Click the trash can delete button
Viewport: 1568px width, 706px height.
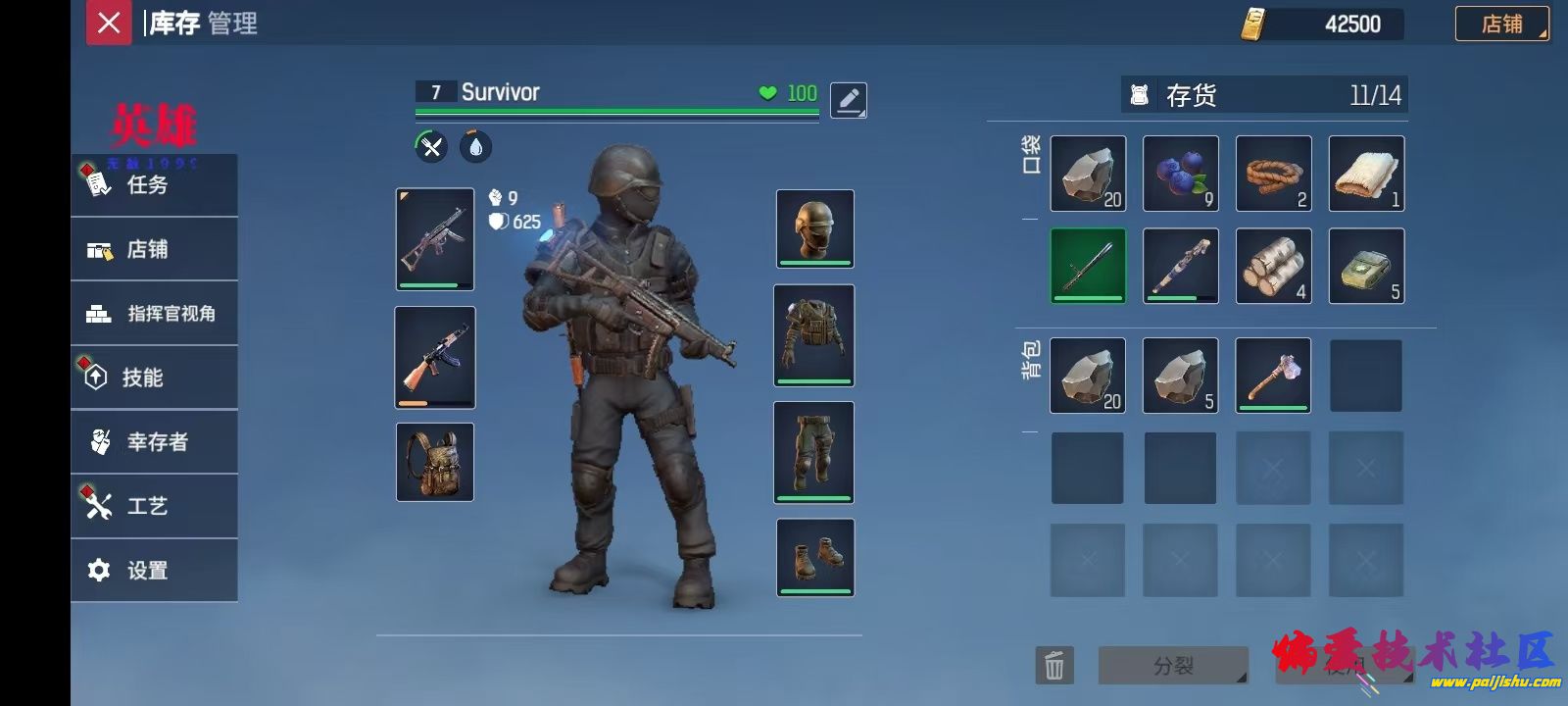tap(1054, 666)
